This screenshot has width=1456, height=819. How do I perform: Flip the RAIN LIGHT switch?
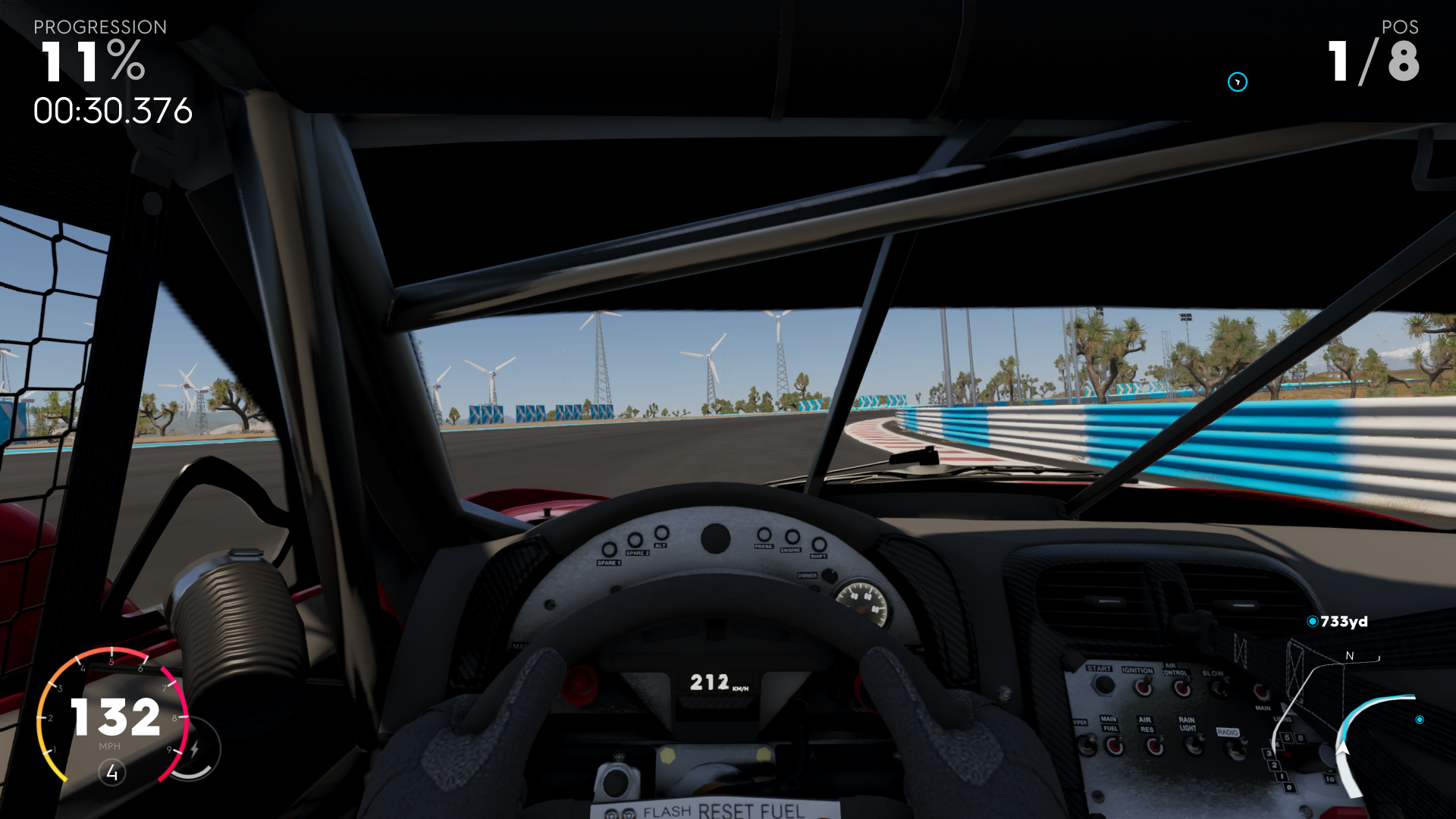[x=1194, y=745]
